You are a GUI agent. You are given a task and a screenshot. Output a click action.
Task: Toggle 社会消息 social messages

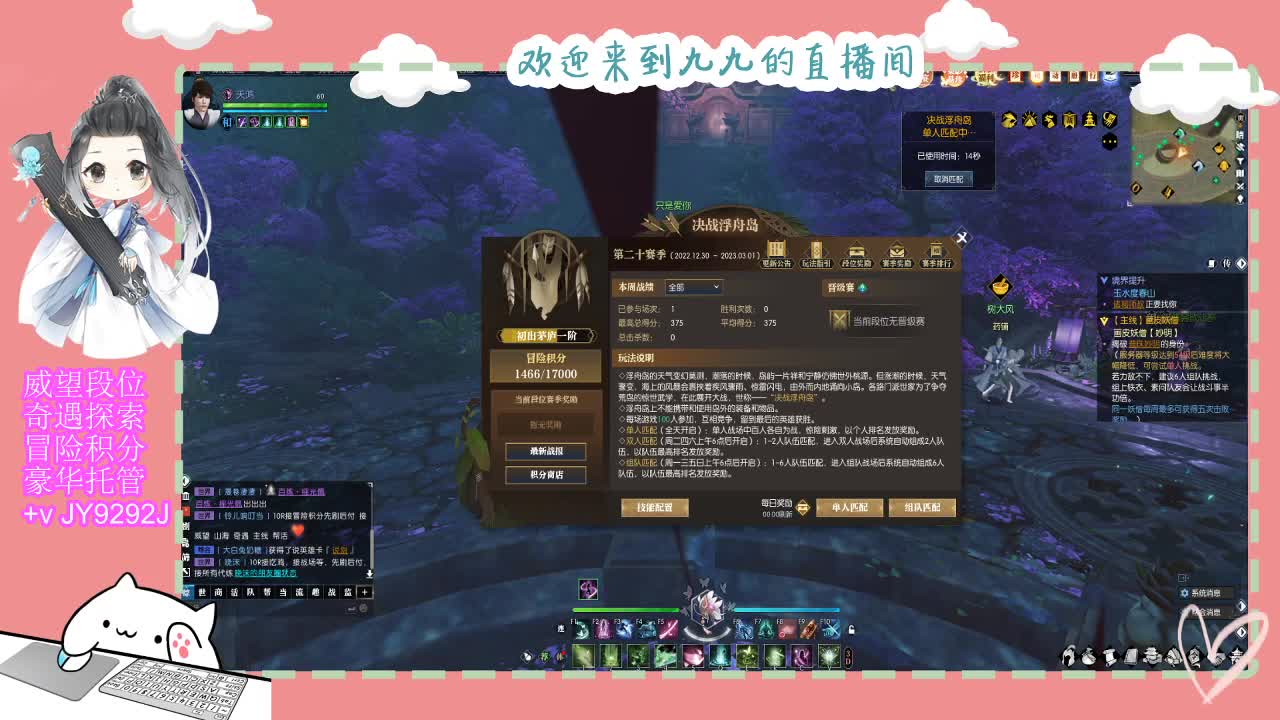tap(1206, 612)
